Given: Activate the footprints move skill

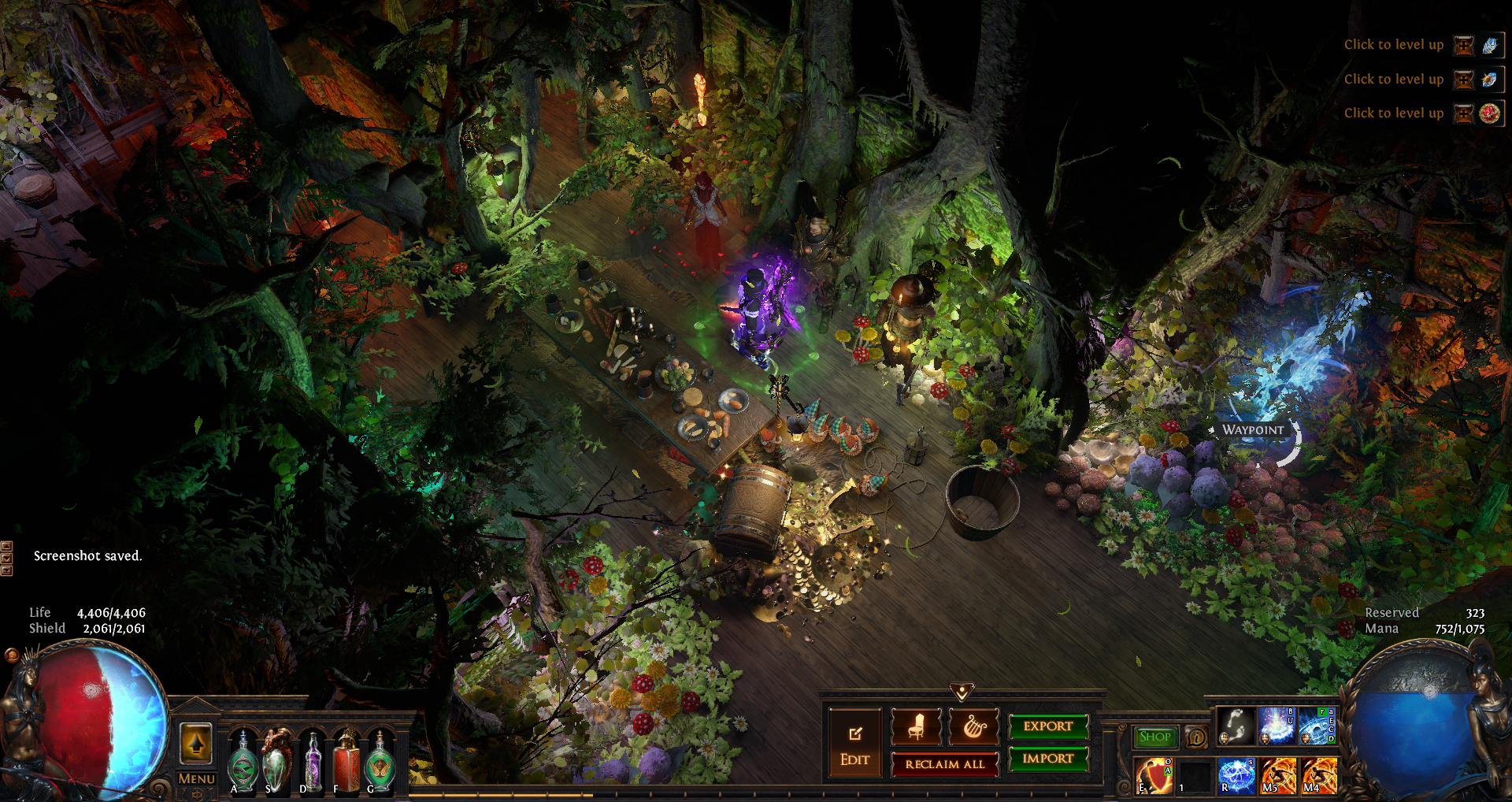Looking at the screenshot, I should (x=1236, y=725).
